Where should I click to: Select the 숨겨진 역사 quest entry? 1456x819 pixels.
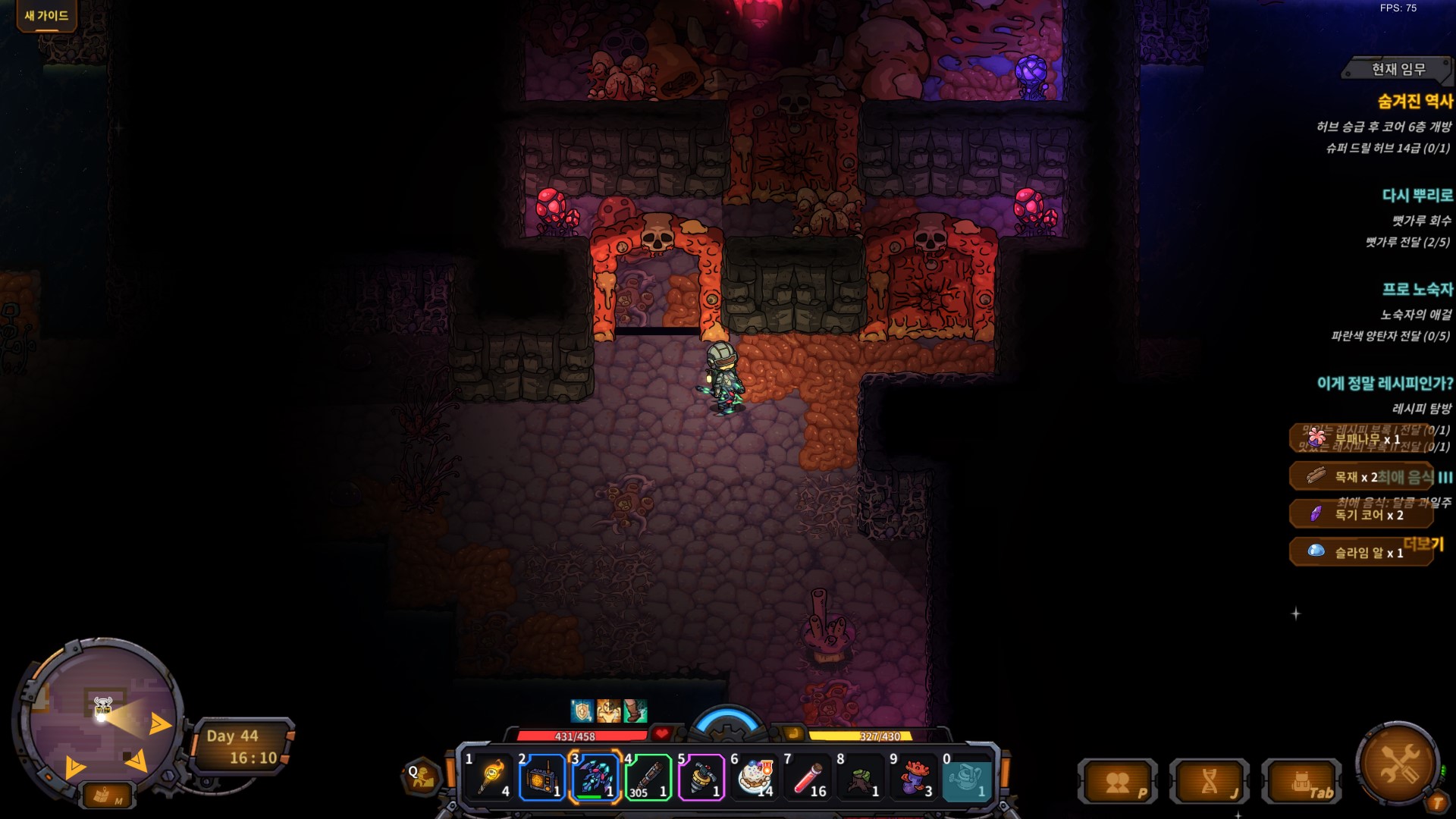pos(1414,102)
